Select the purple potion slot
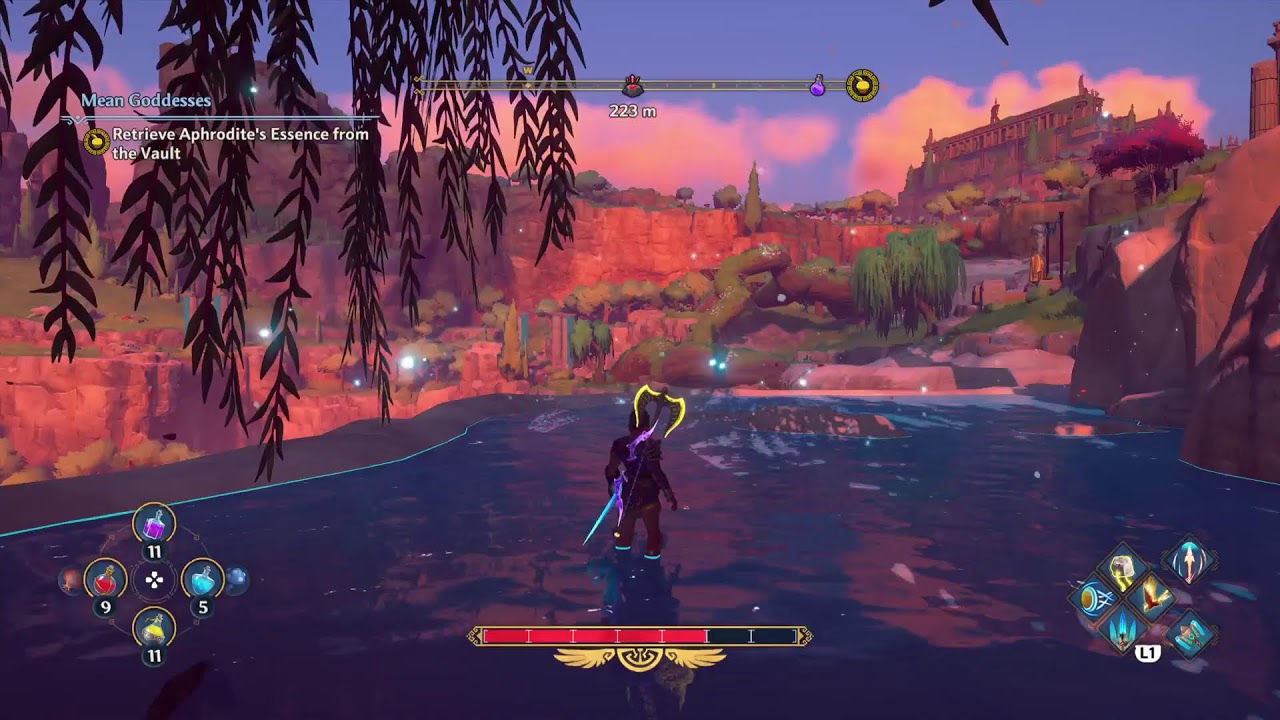Image resolution: width=1280 pixels, height=720 pixels. click(154, 523)
